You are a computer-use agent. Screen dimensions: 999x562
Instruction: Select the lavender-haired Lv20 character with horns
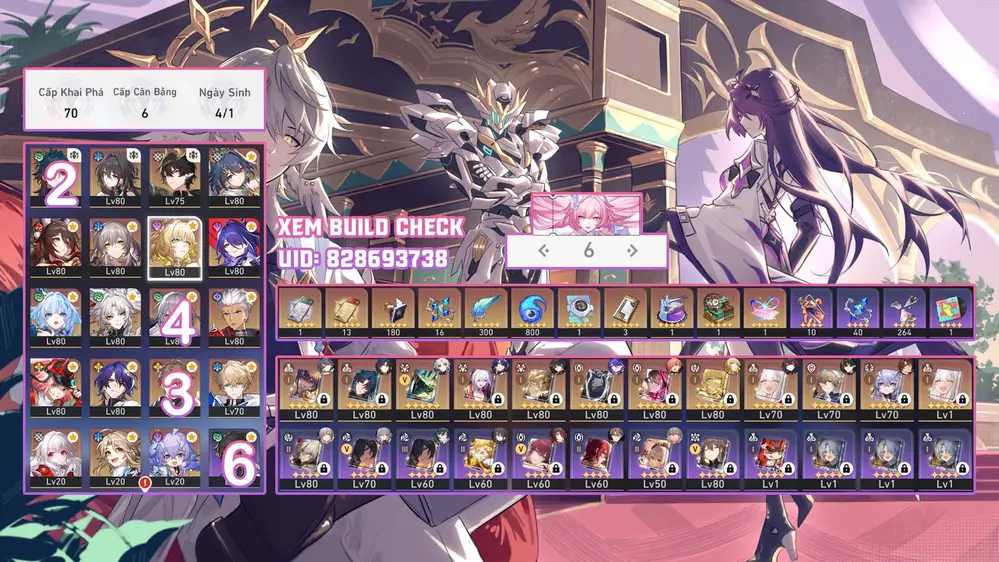[175, 457]
